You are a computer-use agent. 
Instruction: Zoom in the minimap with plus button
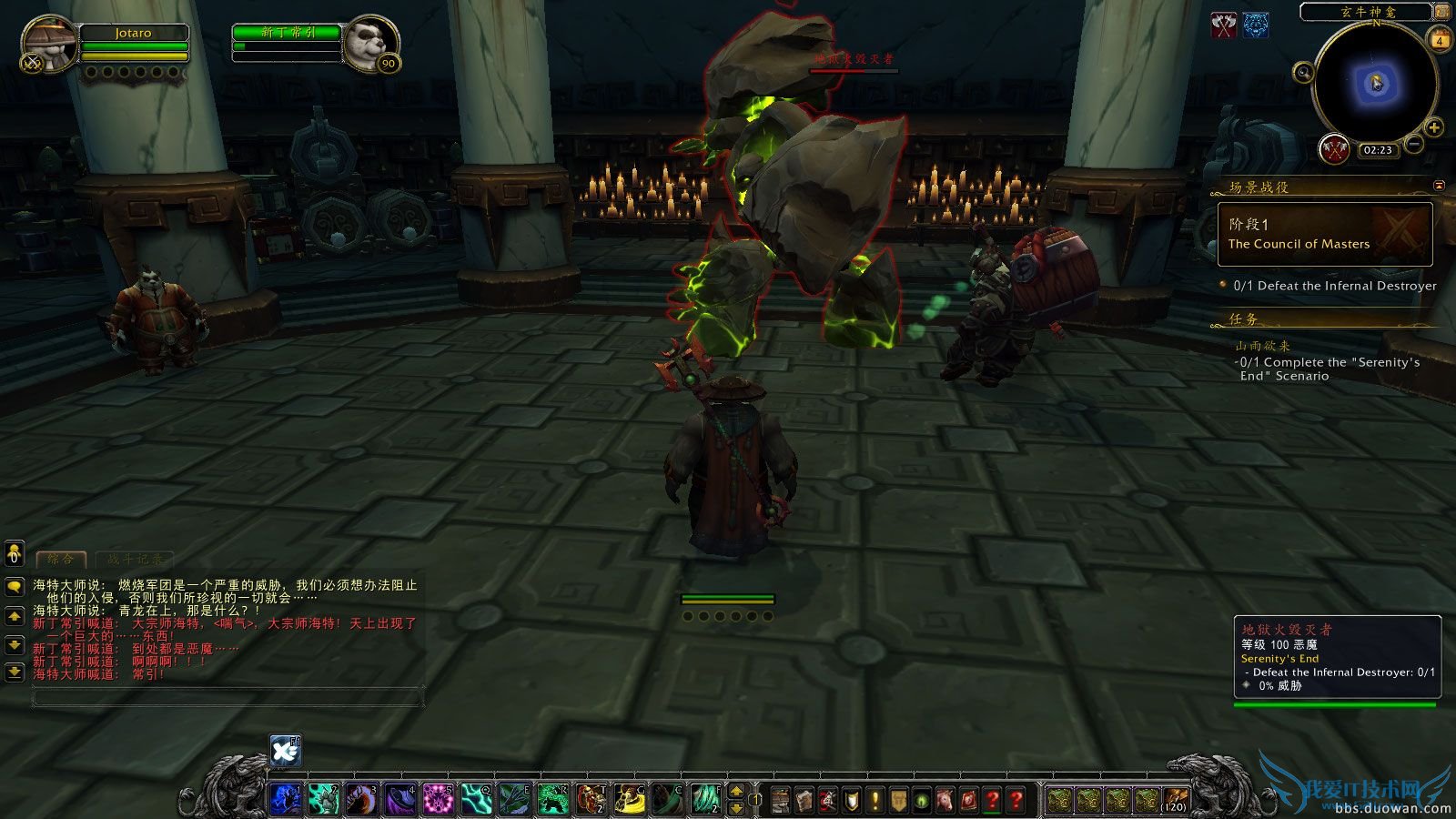[1435, 126]
